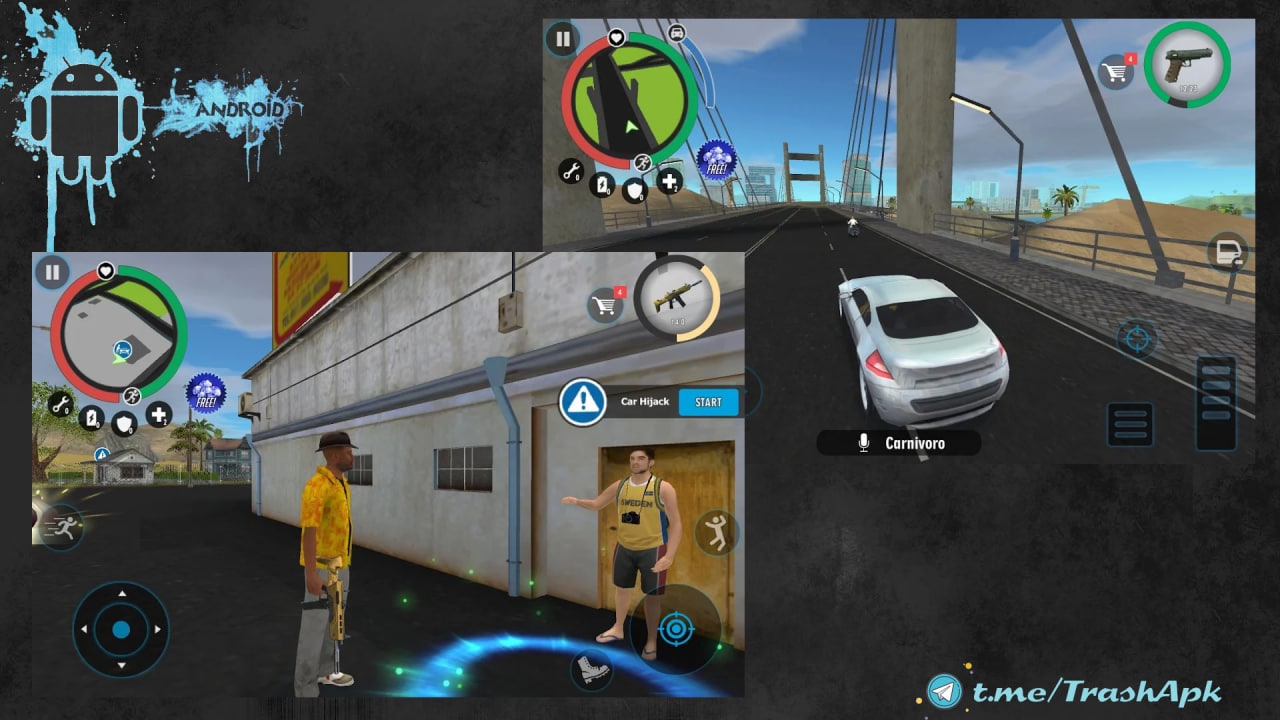Tap the jumping figure action button

coord(716,533)
